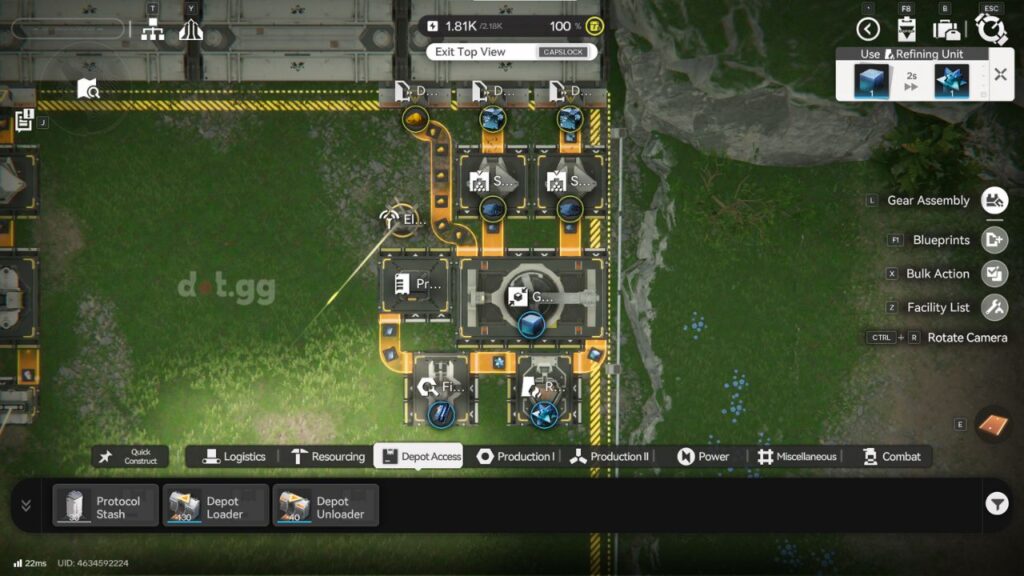Viewport: 1024px width, 576px height.
Task: Open the Blueprints menu
Action: pyautogui.click(x=994, y=240)
